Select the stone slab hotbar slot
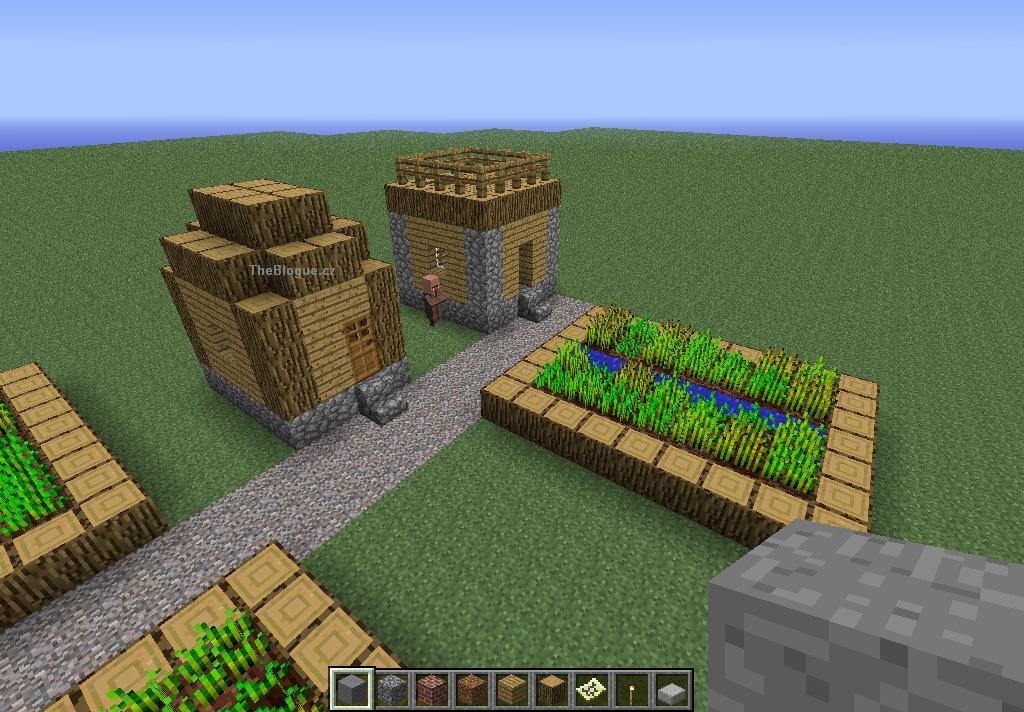 tap(671, 689)
